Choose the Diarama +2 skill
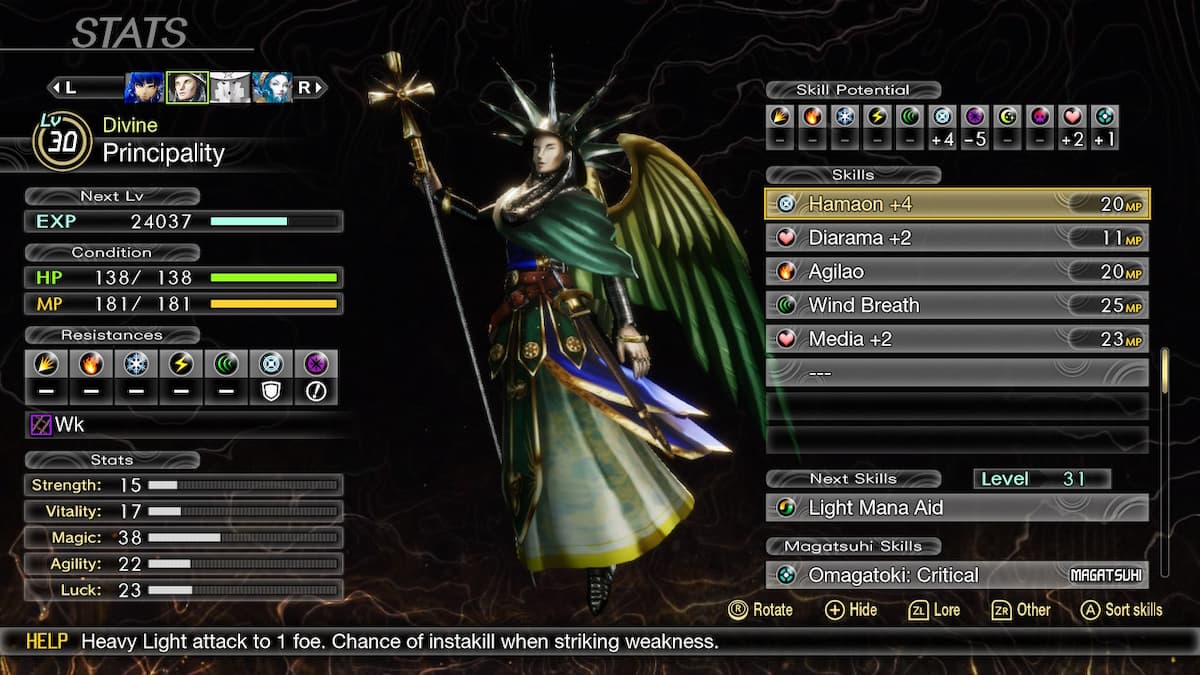 pos(956,238)
